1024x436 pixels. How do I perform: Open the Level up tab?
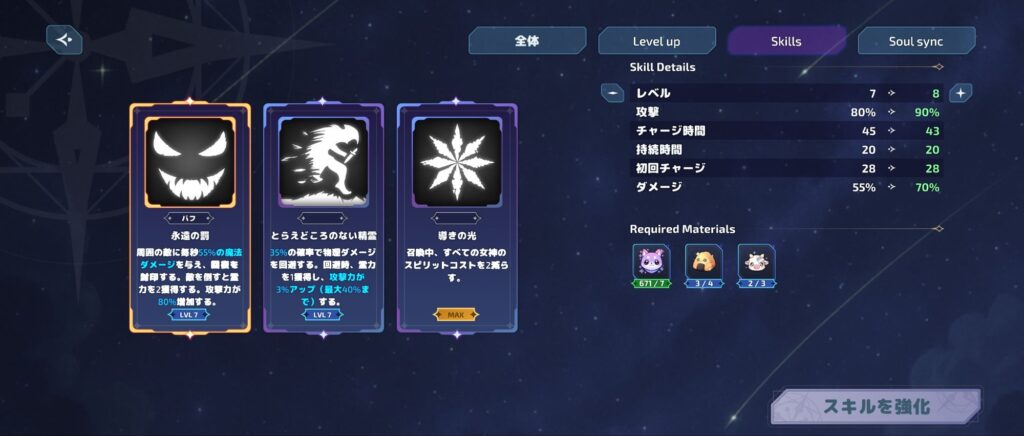pos(656,41)
